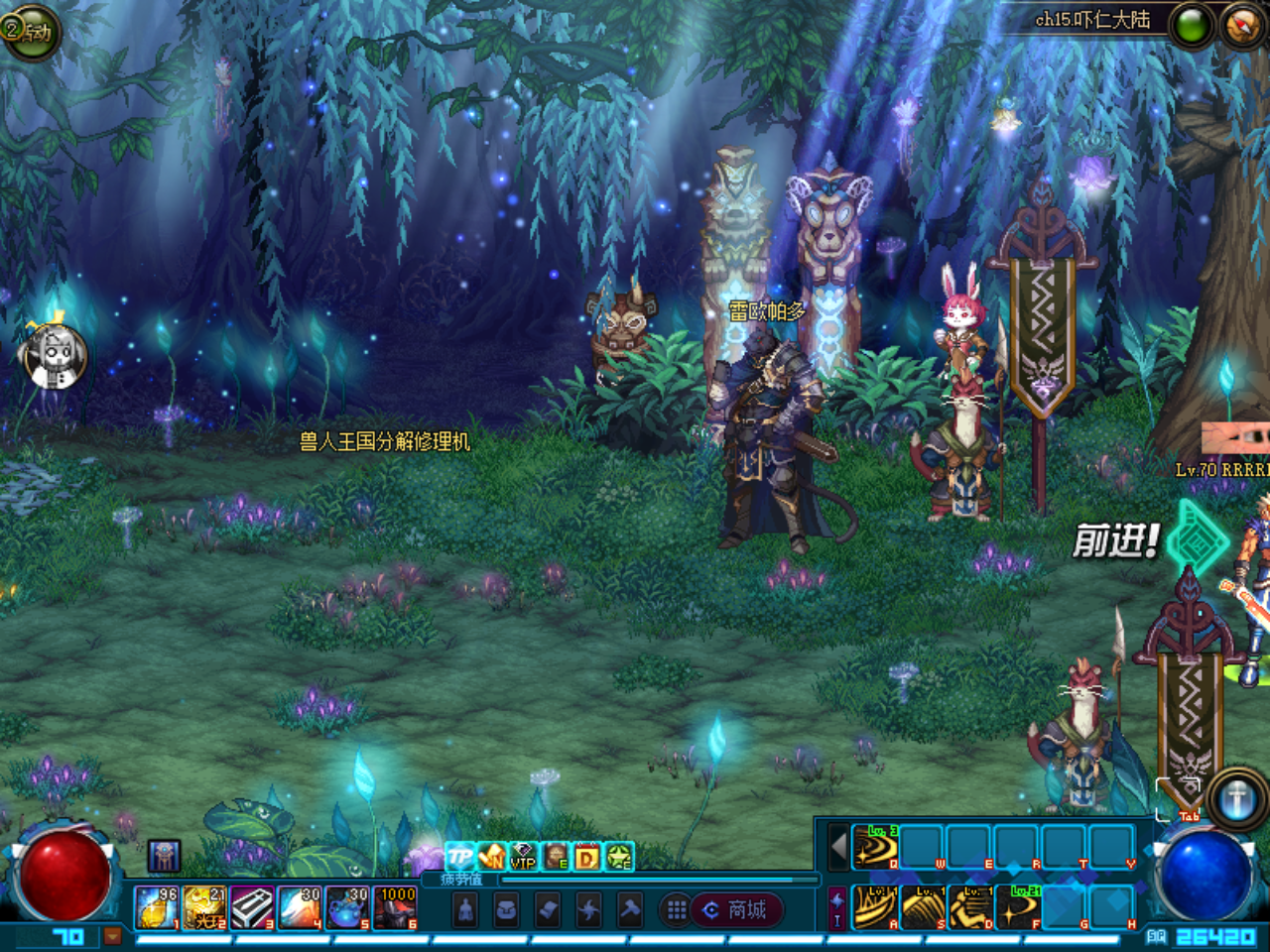Click the compass map icon
This screenshot has height=952, width=1270.
pyautogui.click(x=1241, y=26)
